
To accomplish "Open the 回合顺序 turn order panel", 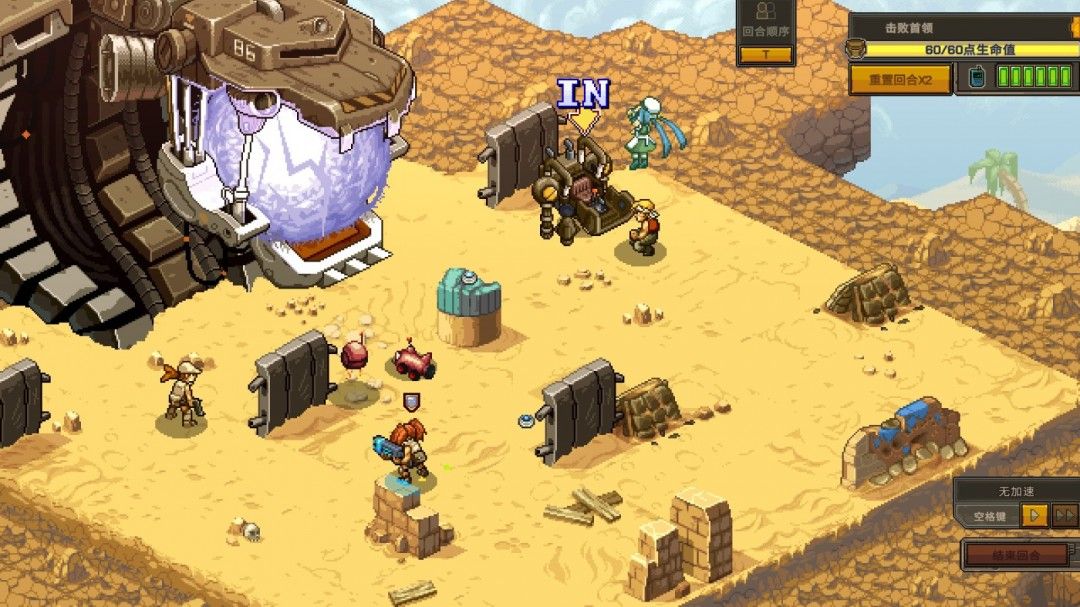I will [766, 33].
